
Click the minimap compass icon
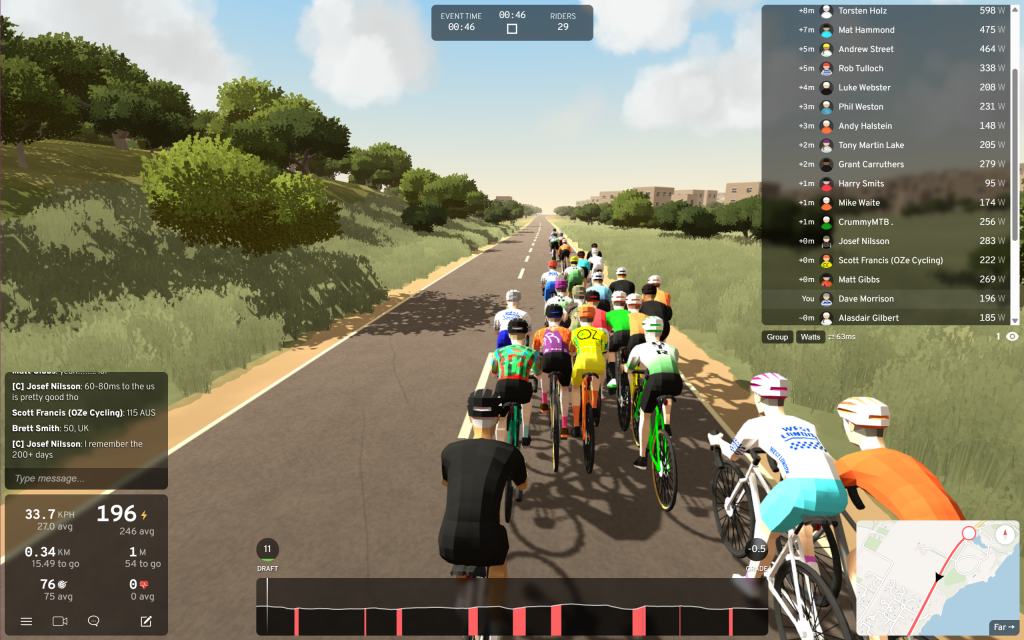point(1005,534)
